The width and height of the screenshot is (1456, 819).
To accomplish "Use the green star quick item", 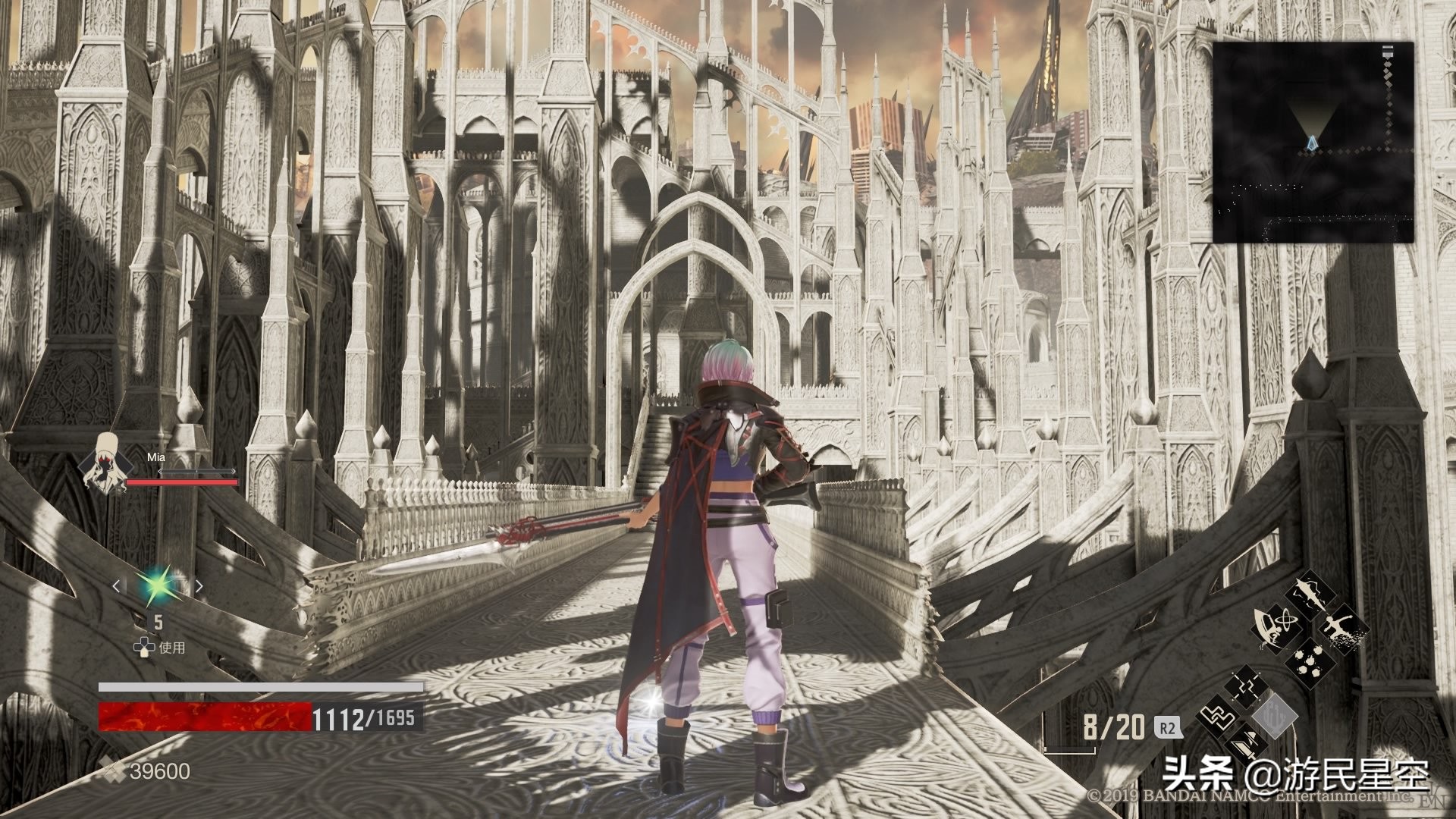I will pyautogui.click(x=158, y=585).
